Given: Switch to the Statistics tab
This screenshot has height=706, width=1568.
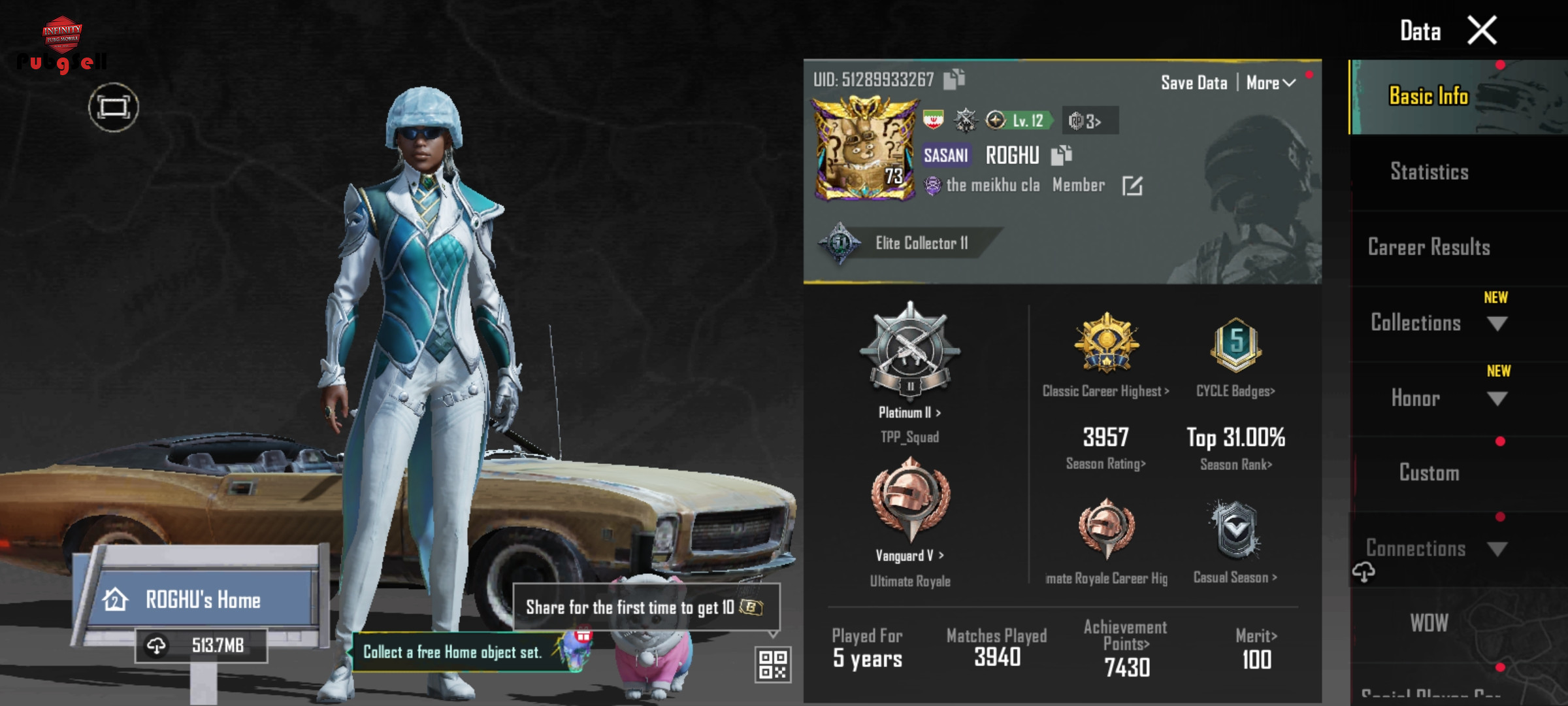Looking at the screenshot, I should pyautogui.click(x=1429, y=172).
